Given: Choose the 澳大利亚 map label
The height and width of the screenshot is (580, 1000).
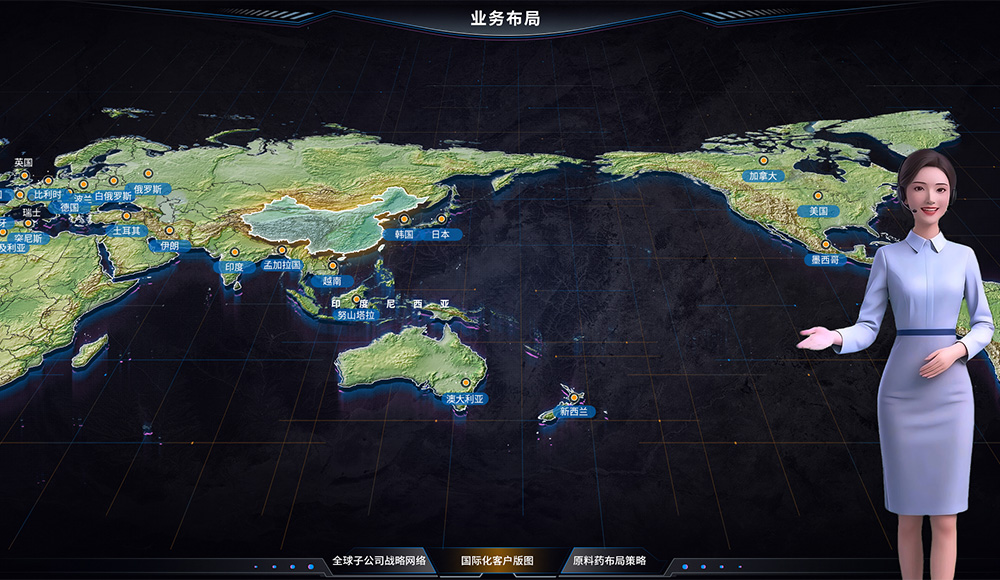Looking at the screenshot, I should point(464,399).
